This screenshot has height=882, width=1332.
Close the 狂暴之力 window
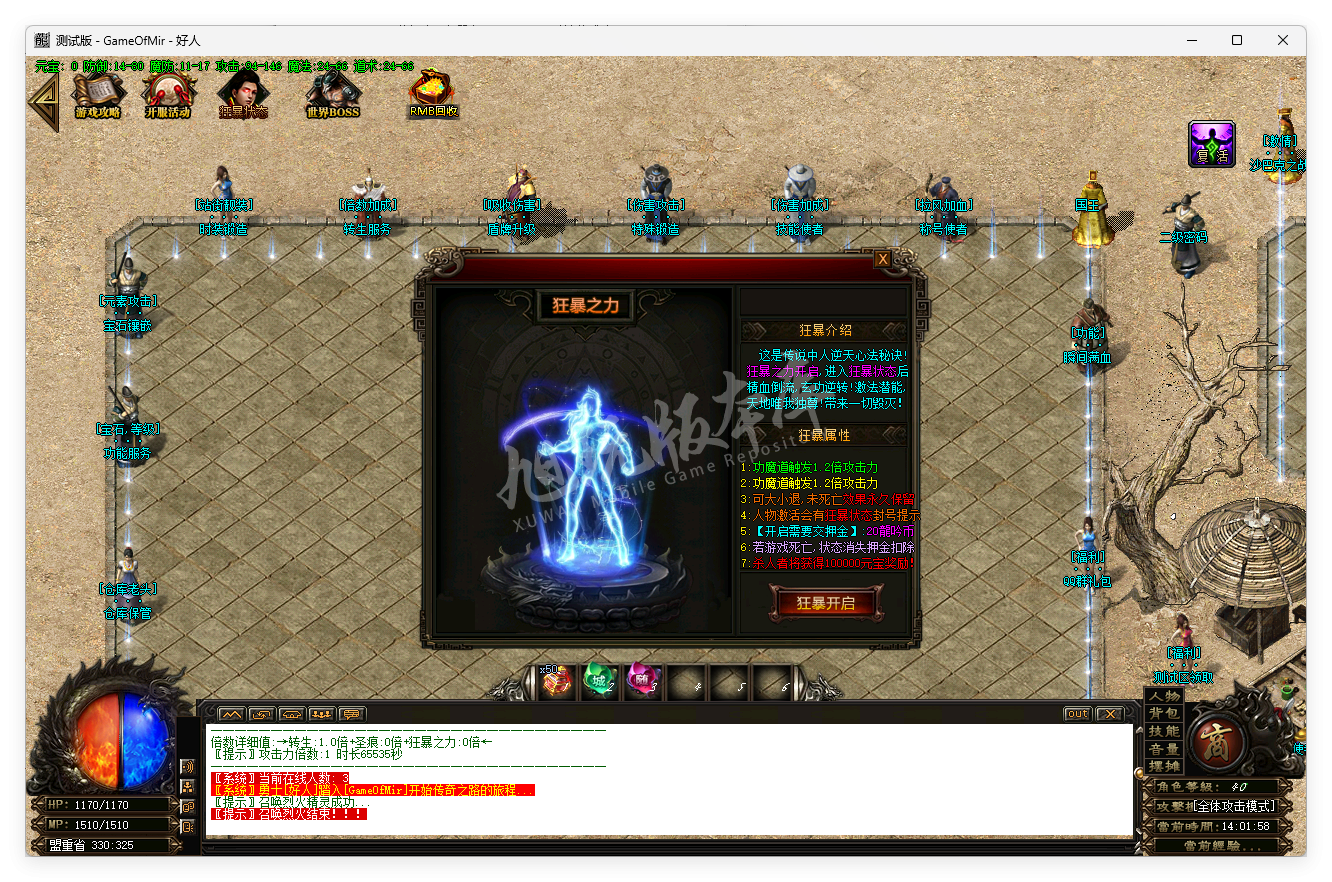click(882, 258)
